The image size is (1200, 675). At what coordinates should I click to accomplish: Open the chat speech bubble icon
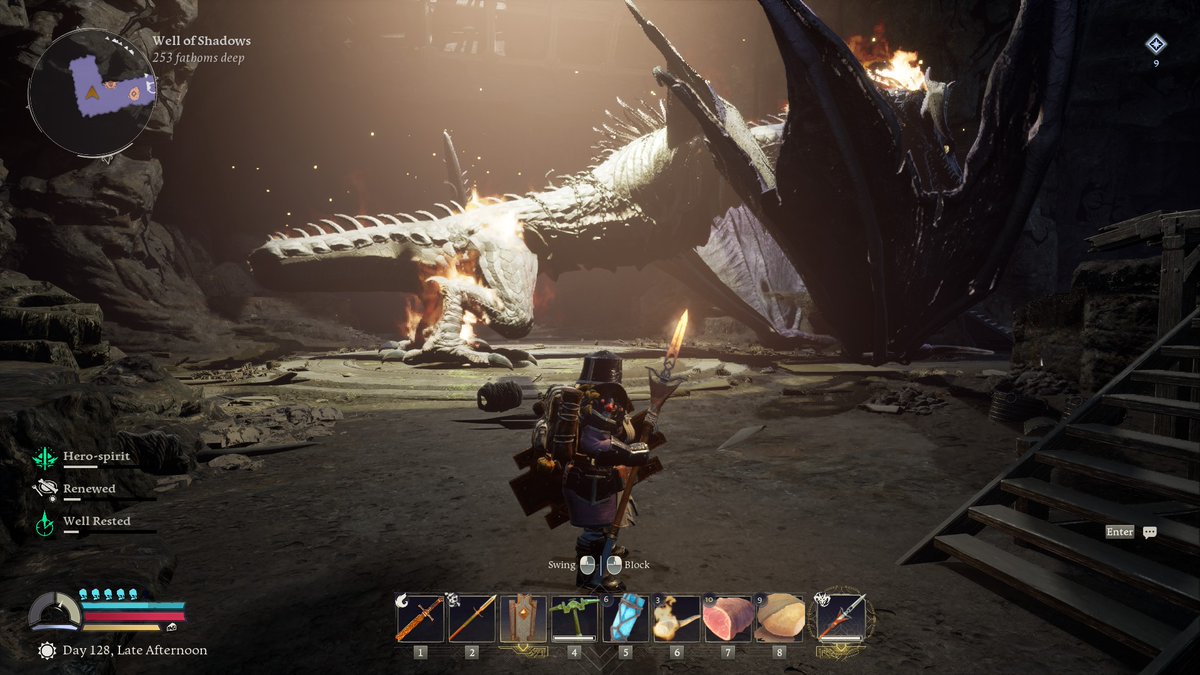1150,533
